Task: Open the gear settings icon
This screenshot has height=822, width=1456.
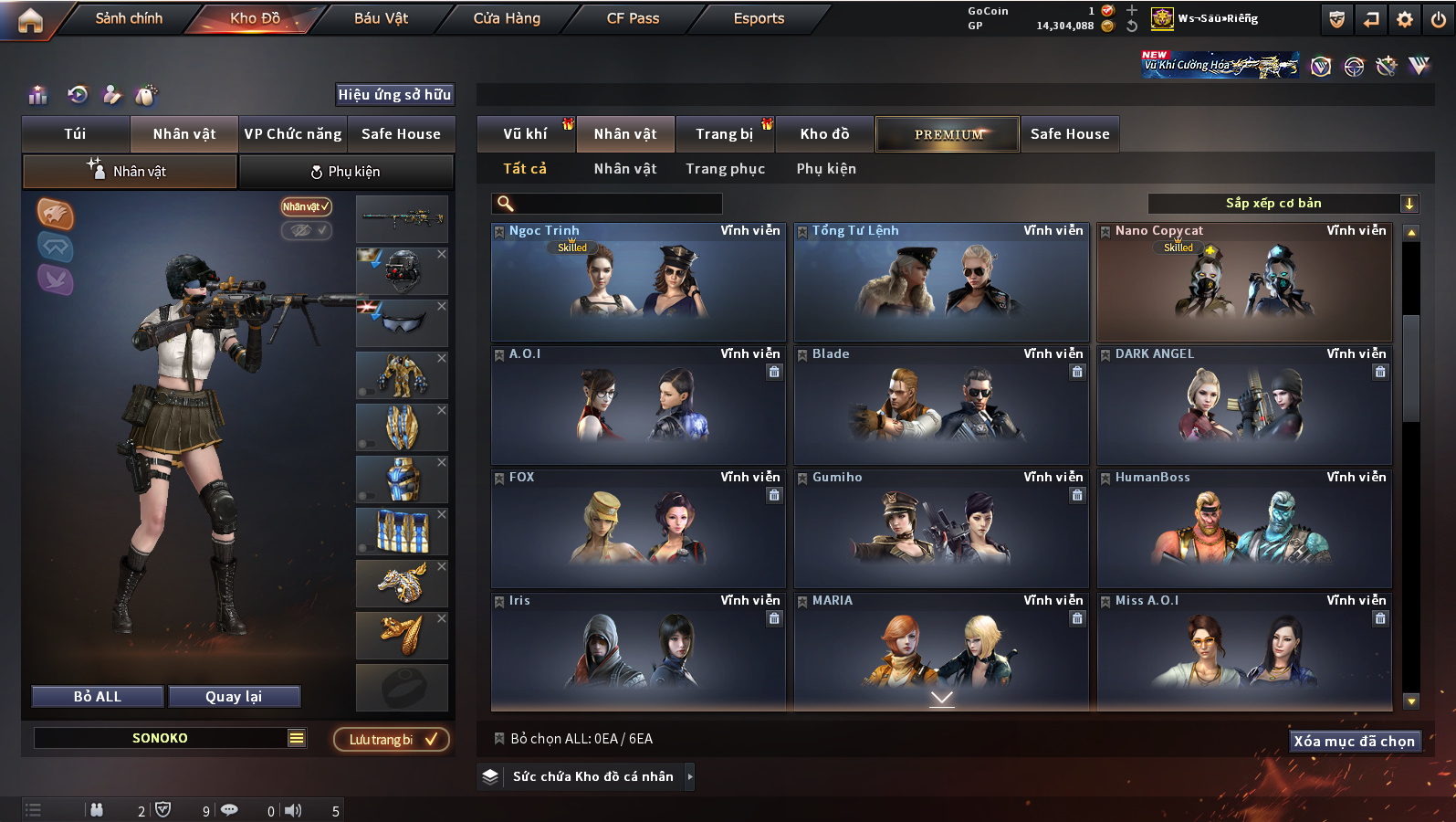Action: 1405,19
